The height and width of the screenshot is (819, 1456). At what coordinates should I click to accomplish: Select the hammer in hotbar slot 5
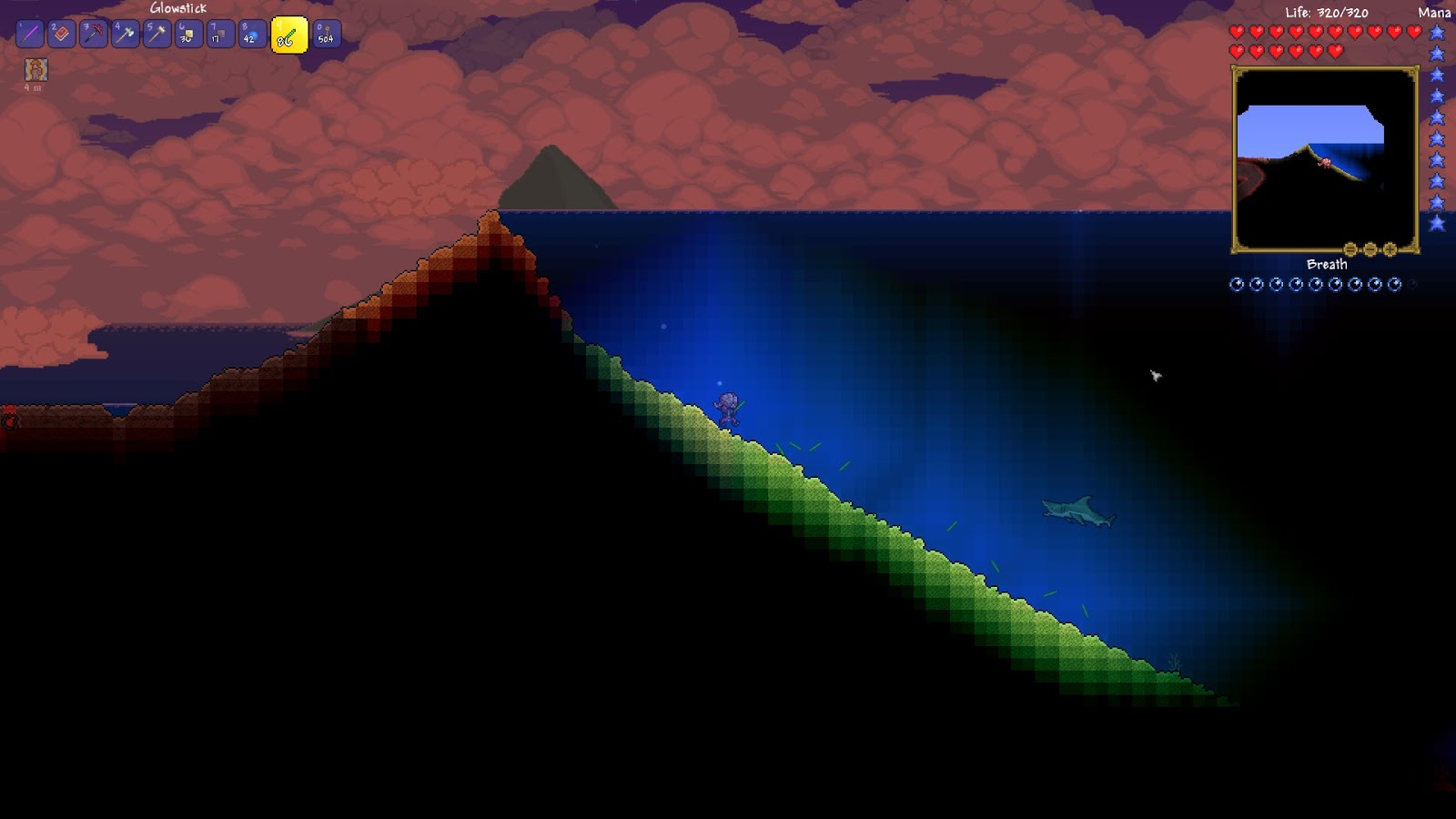(156, 35)
